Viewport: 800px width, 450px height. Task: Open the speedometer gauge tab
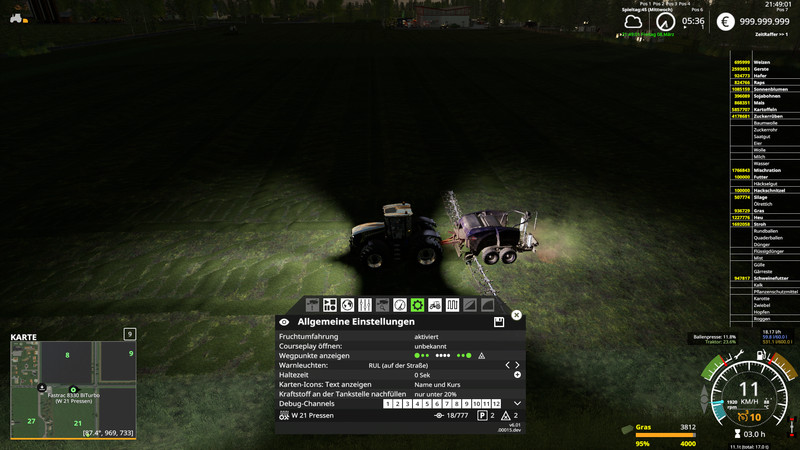[400, 304]
